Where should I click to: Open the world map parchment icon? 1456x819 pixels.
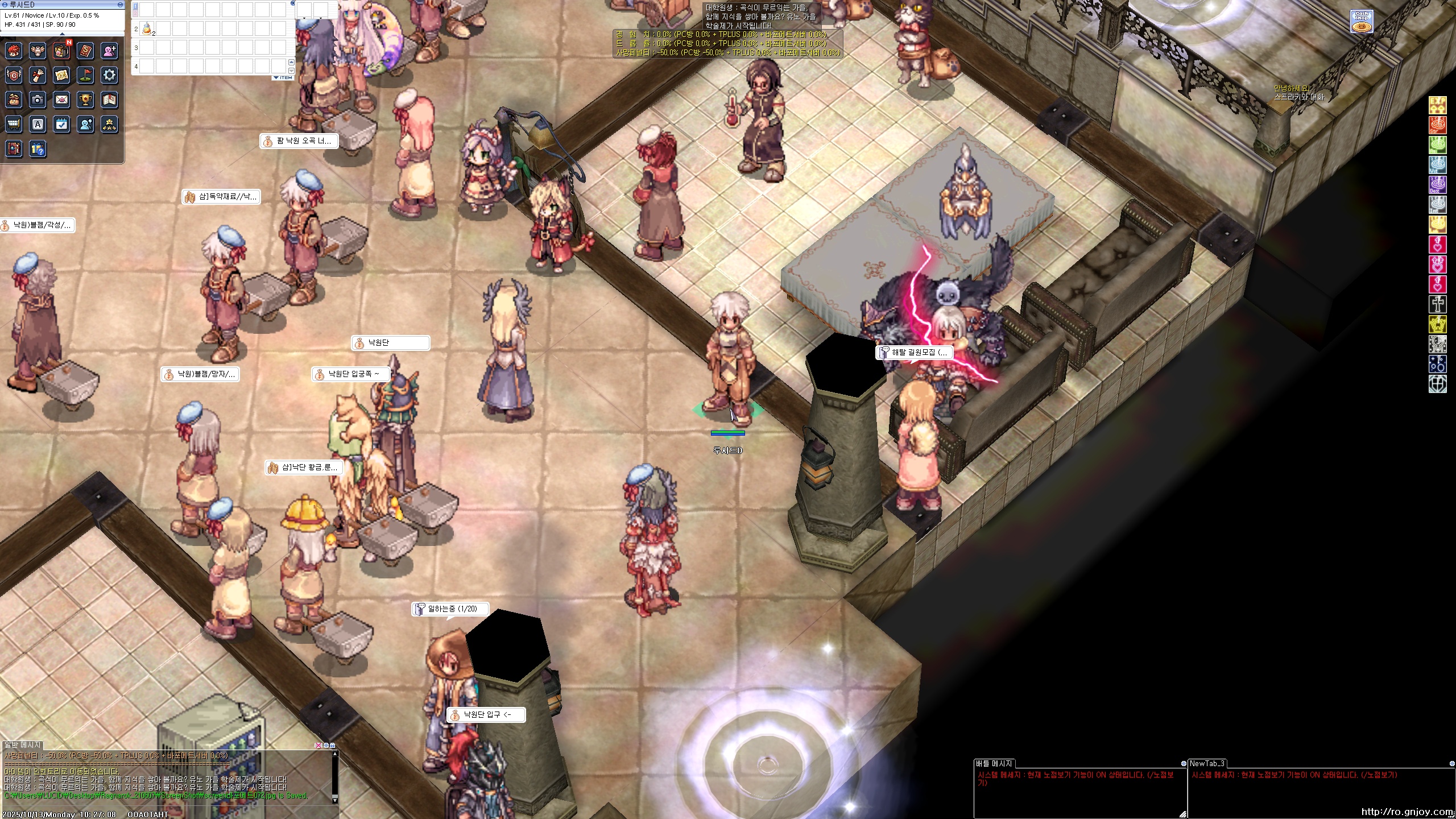coord(61,75)
